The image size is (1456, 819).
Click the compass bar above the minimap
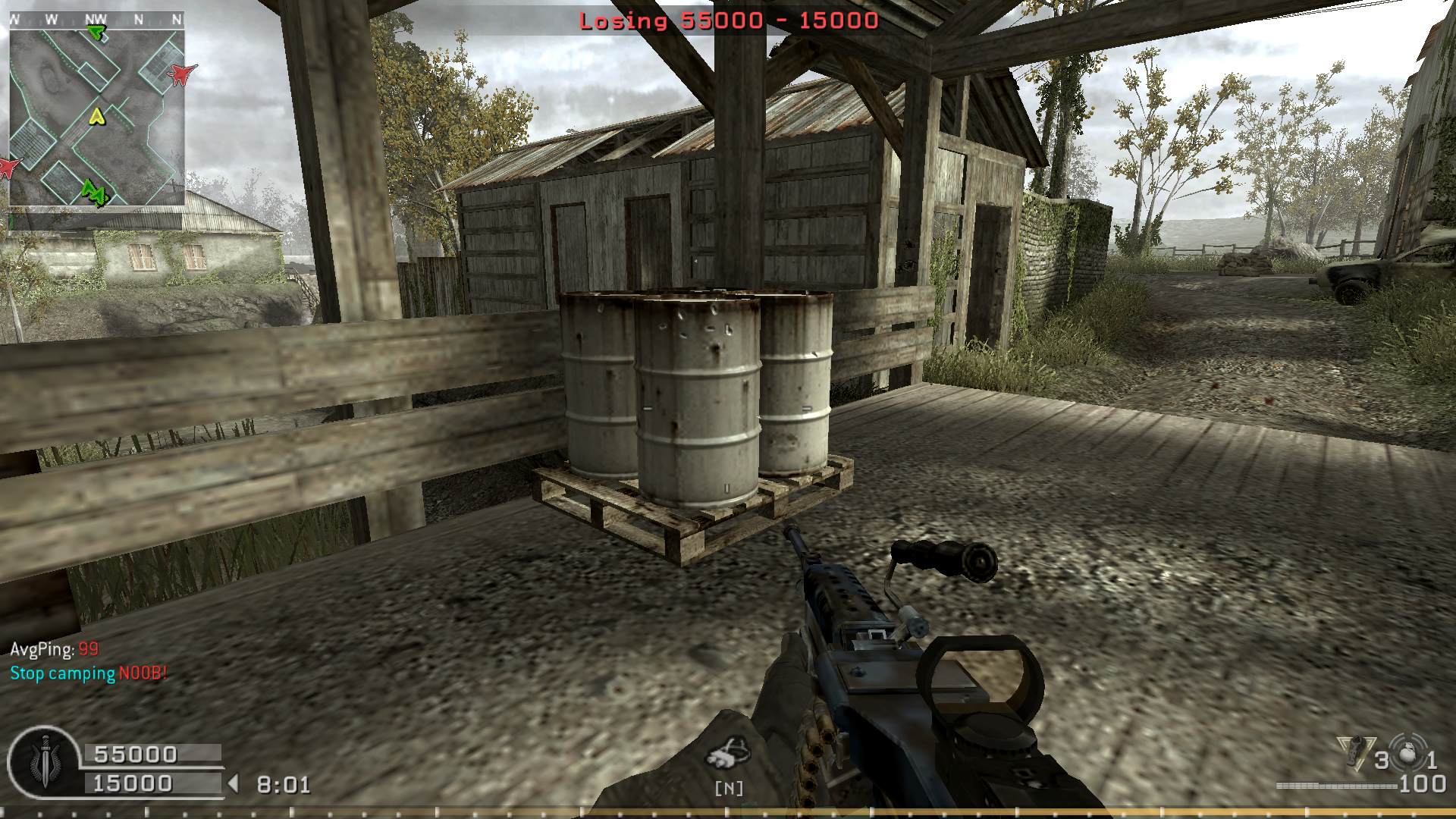96,20
